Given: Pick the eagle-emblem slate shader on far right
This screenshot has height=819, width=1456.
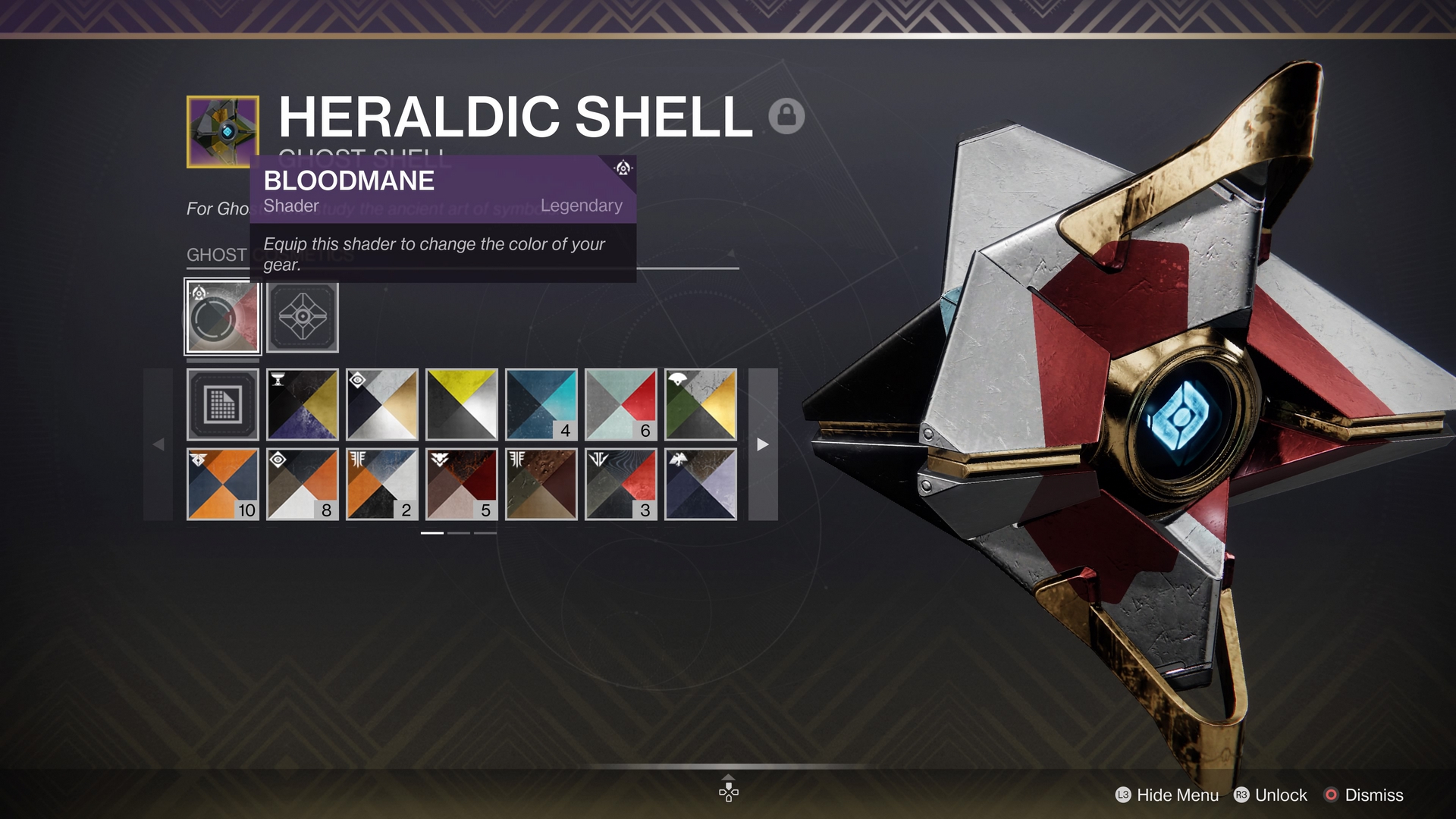Looking at the screenshot, I should (700, 483).
